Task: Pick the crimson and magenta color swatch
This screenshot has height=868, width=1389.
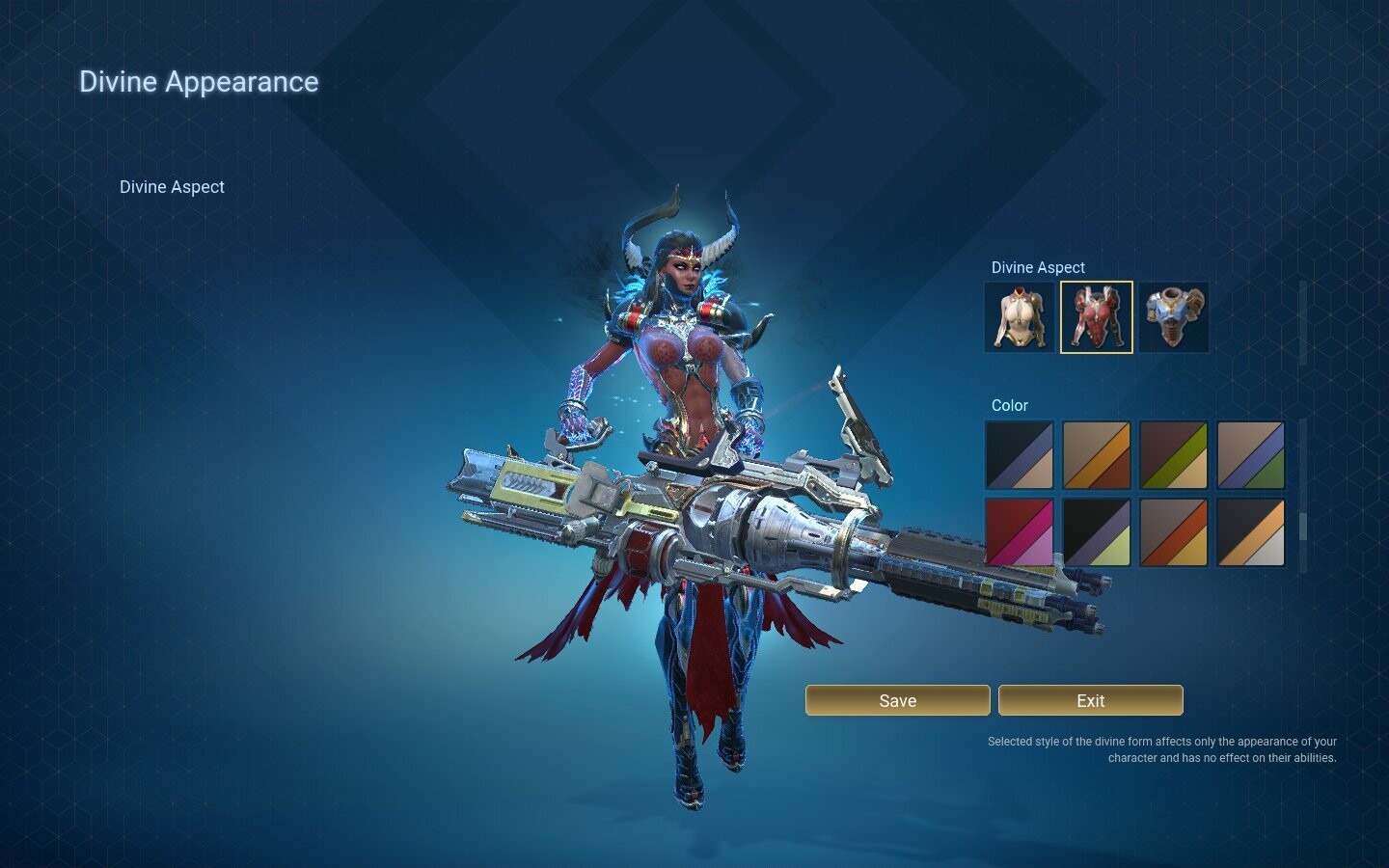Action: tap(1019, 531)
